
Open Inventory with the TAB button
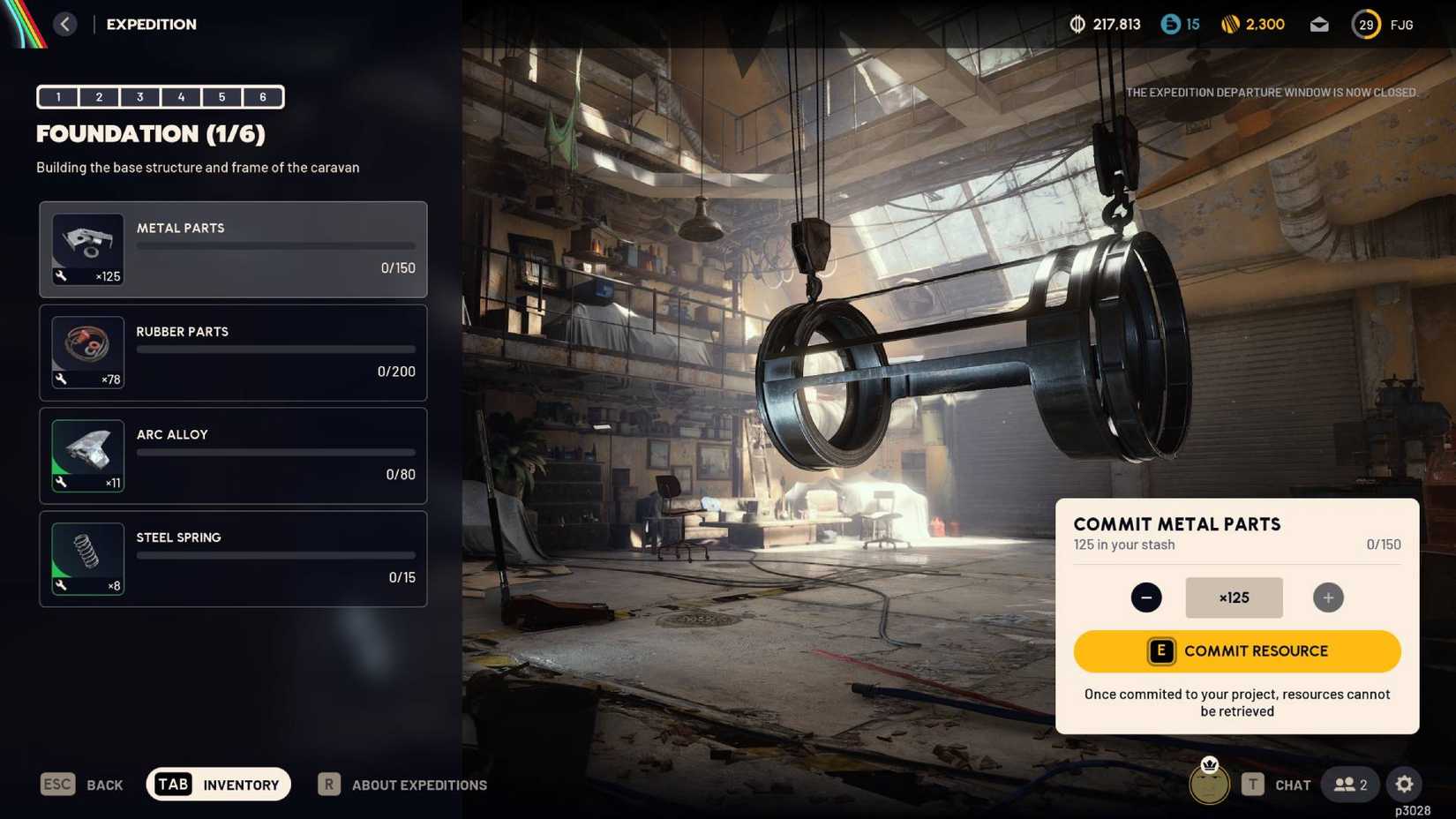coord(174,784)
